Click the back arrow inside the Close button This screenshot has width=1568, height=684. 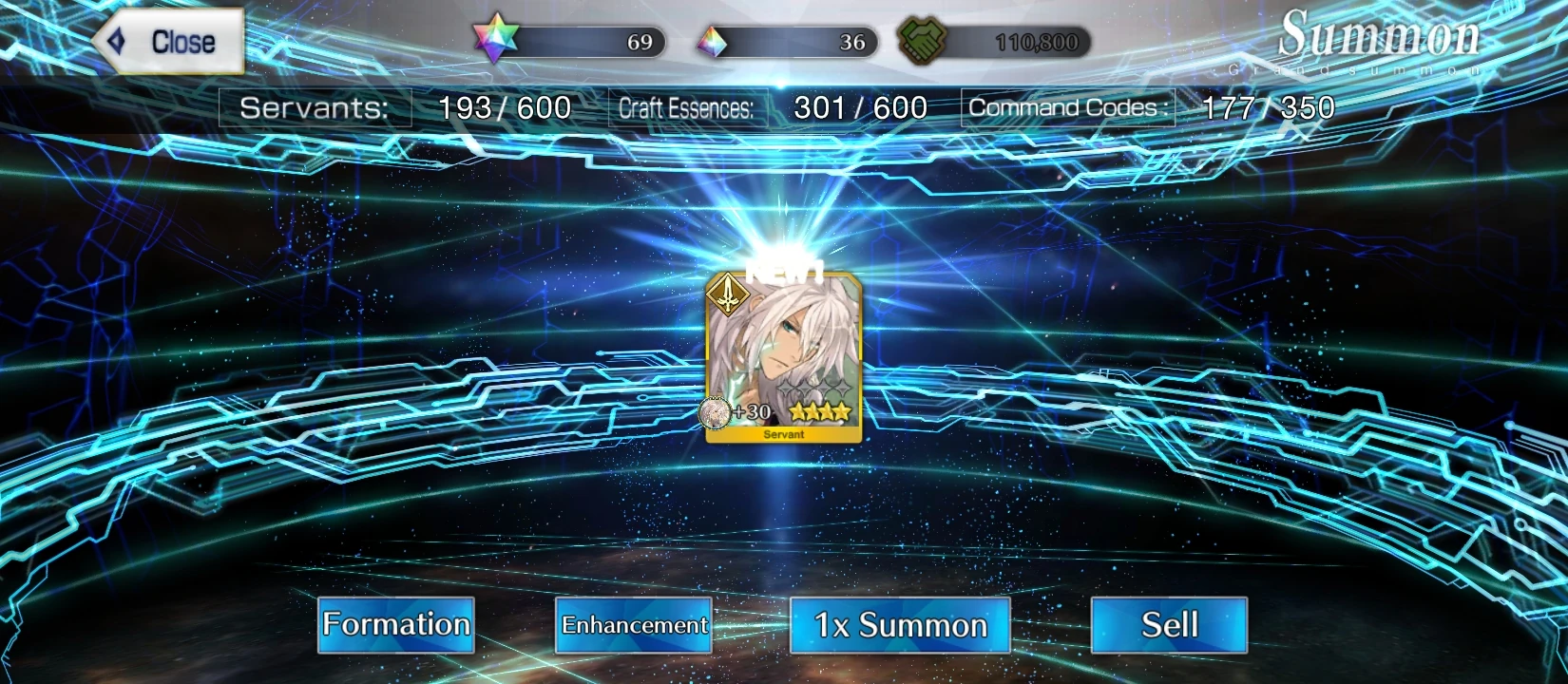(x=116, y=42)
